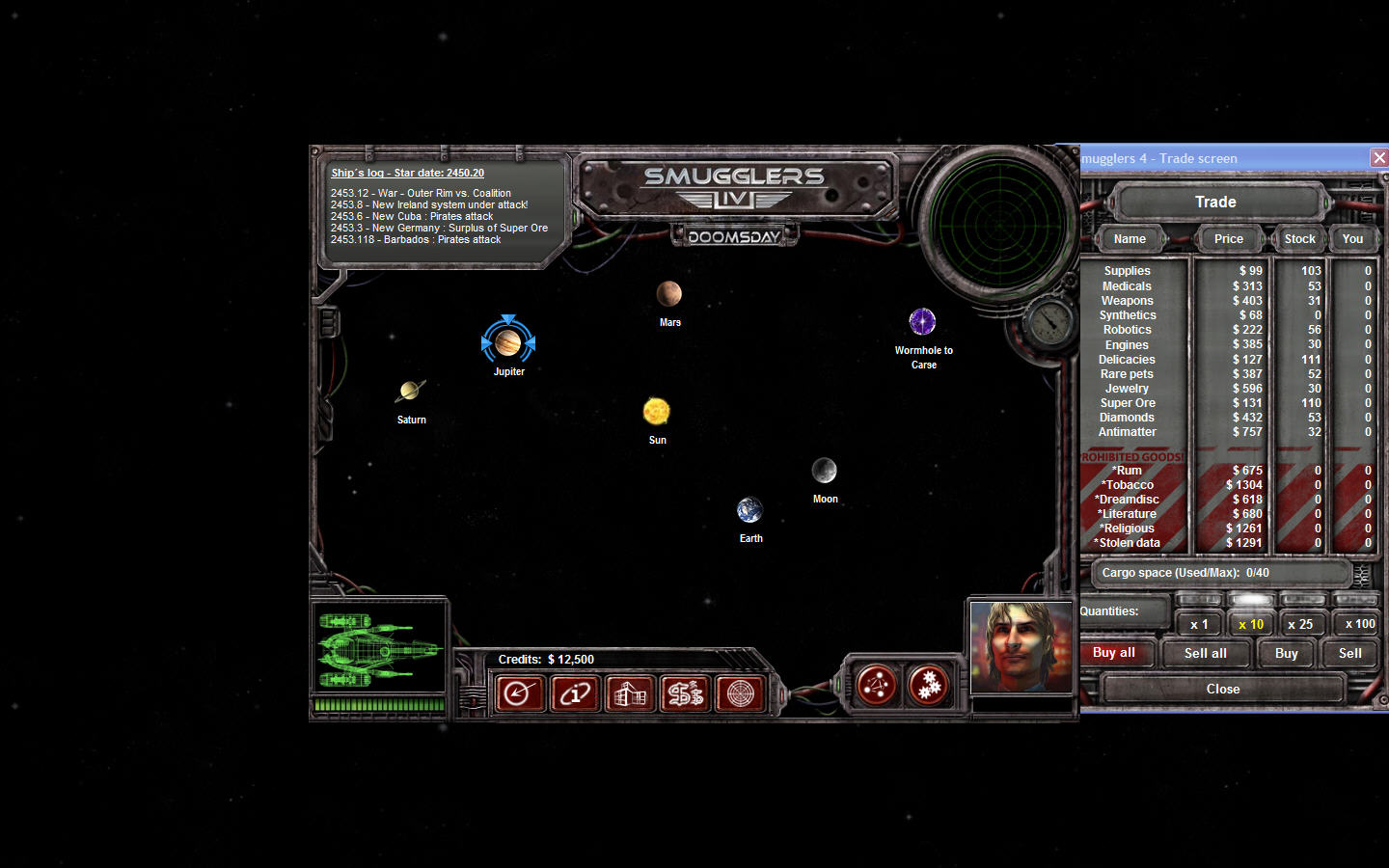This screenshot has width=1389, height=868.
Task: Switch quantity multiplier to x 25
Action: coord(1303,624)
